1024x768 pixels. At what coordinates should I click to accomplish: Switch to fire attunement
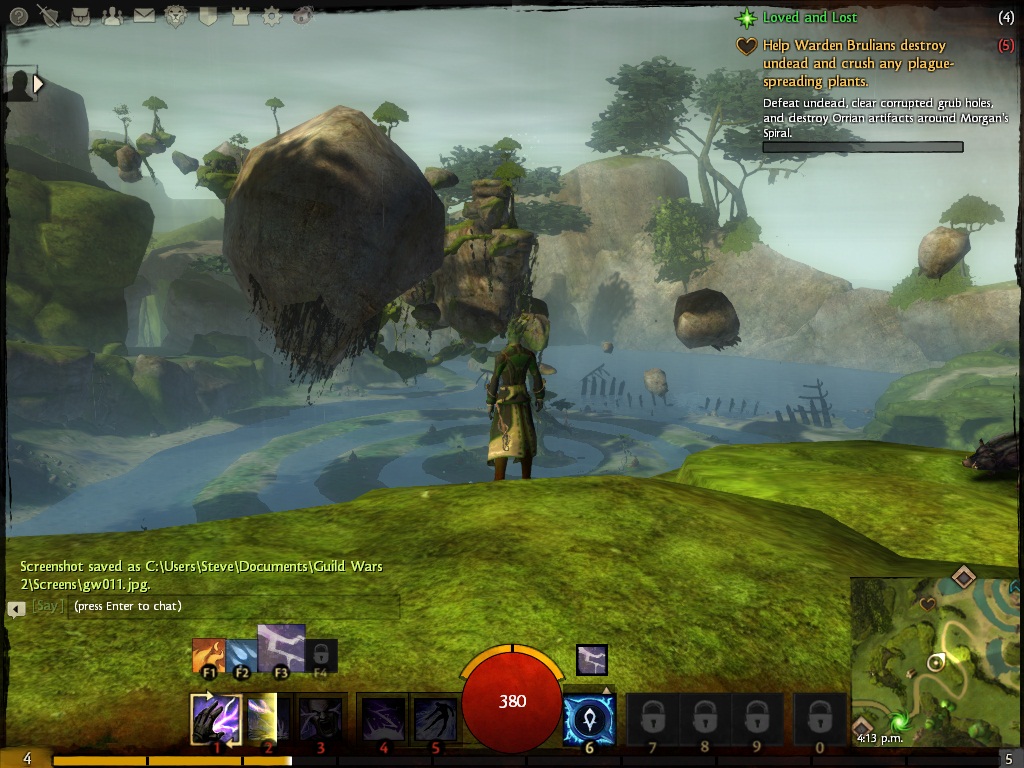coord(209,655)
